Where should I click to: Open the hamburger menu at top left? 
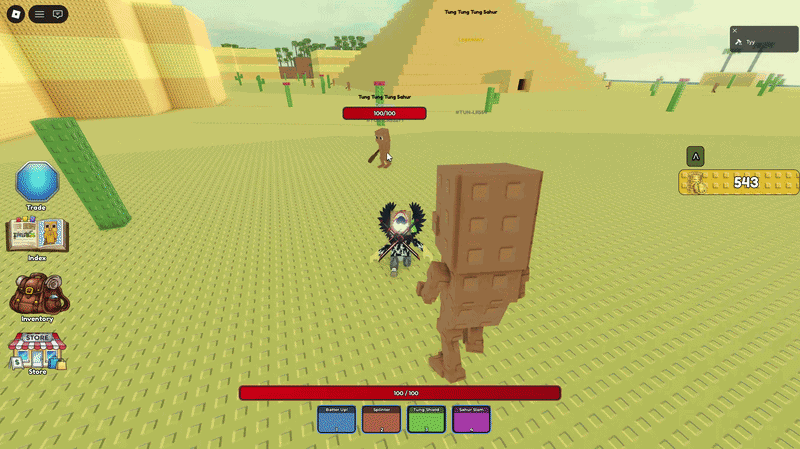click(39, 14)
